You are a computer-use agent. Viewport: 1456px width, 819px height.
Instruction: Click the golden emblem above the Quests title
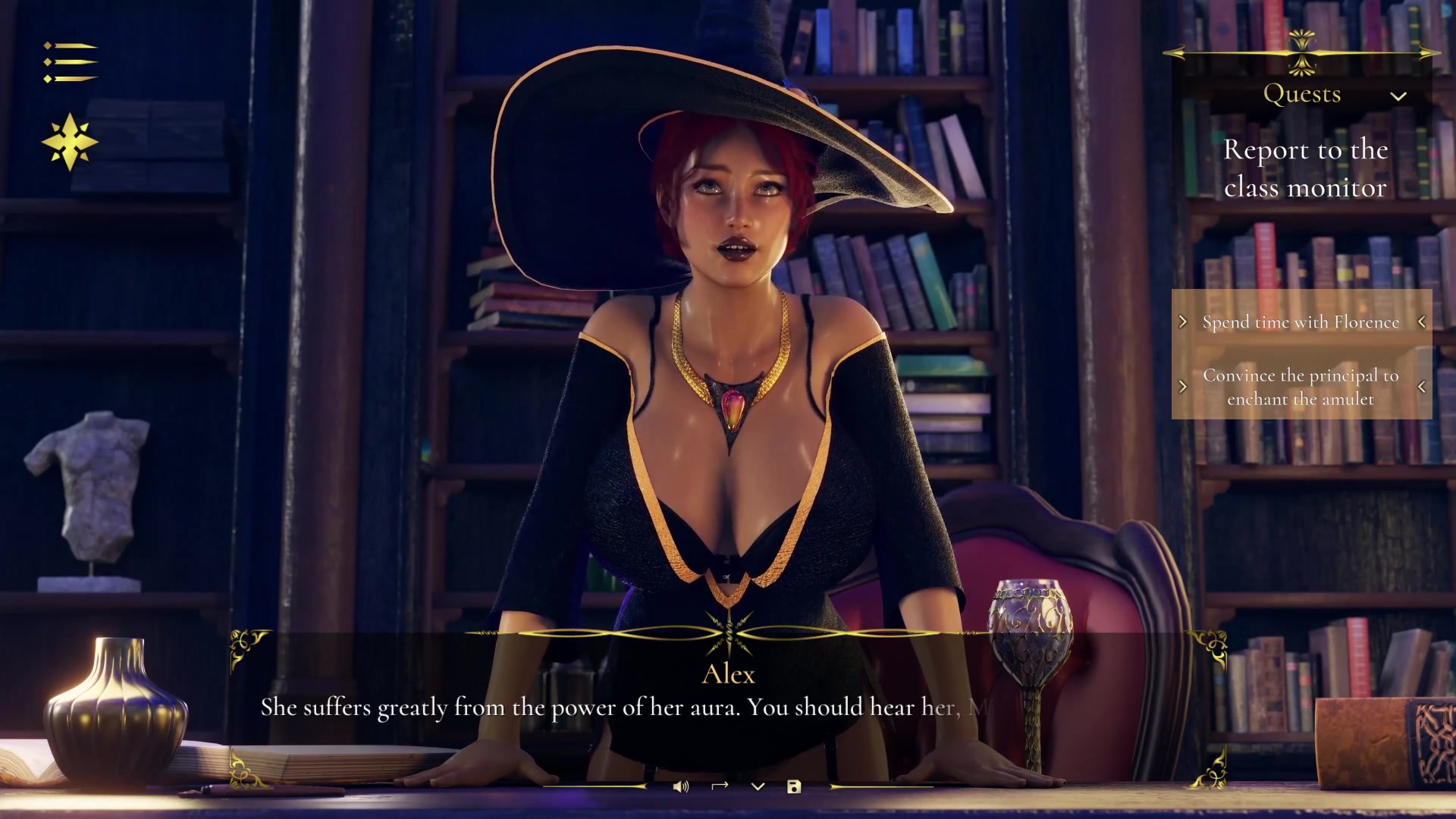(1304, 52)
